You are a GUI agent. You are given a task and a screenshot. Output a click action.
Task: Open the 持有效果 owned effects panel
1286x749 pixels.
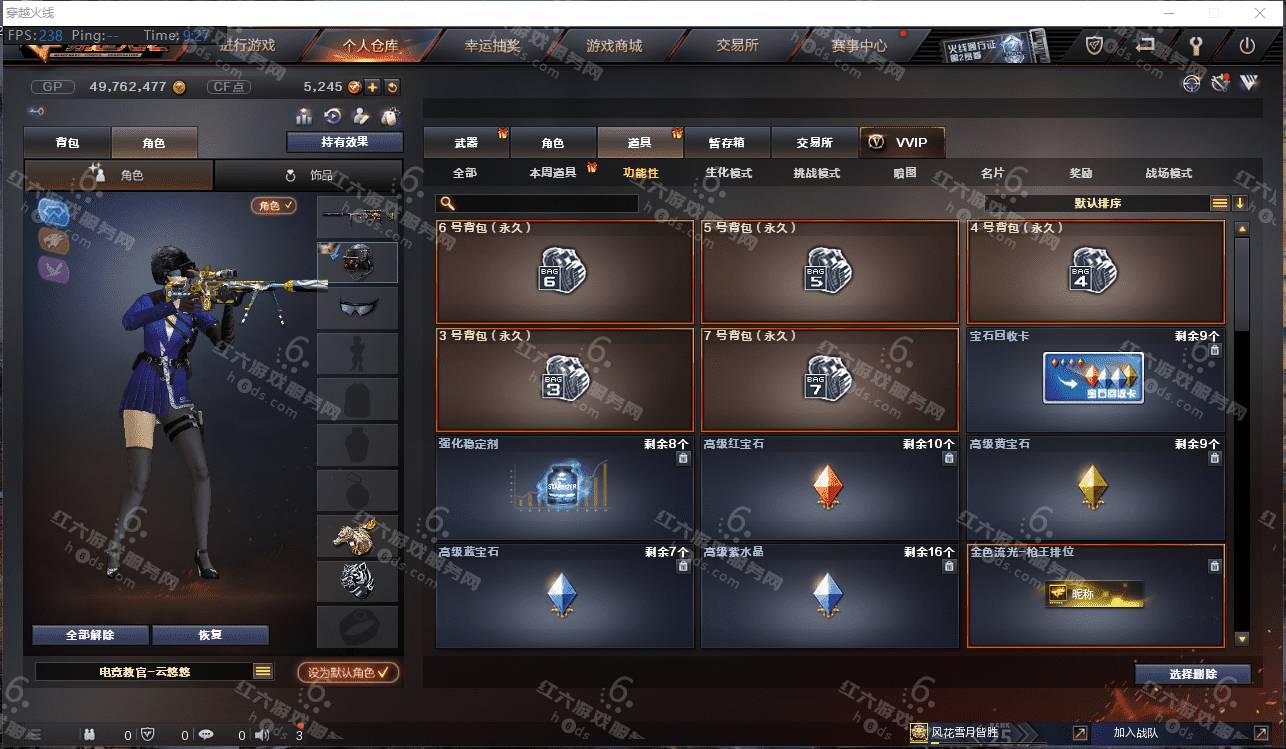point(344,142)
